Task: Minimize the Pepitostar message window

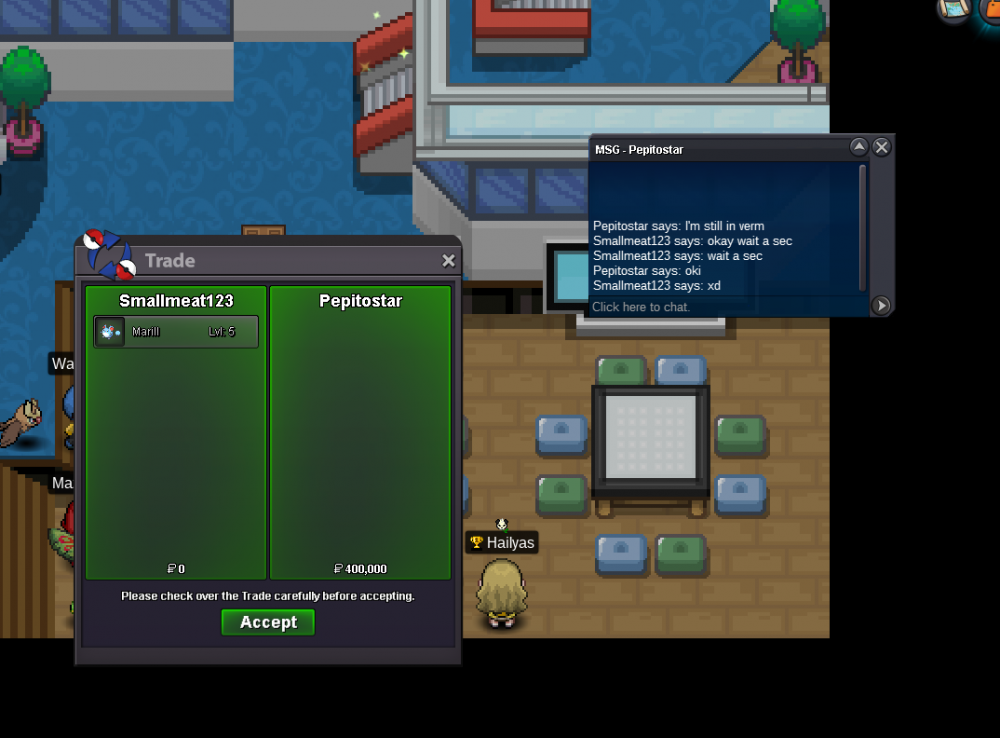Action: (858, 147)
